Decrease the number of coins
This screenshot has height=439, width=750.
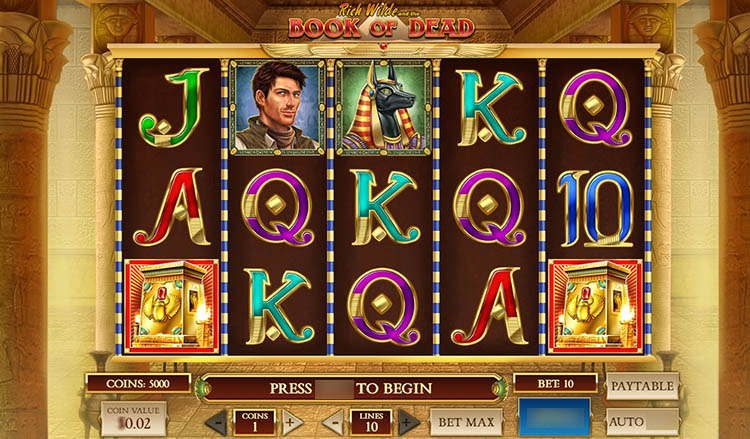pos(216,421)
